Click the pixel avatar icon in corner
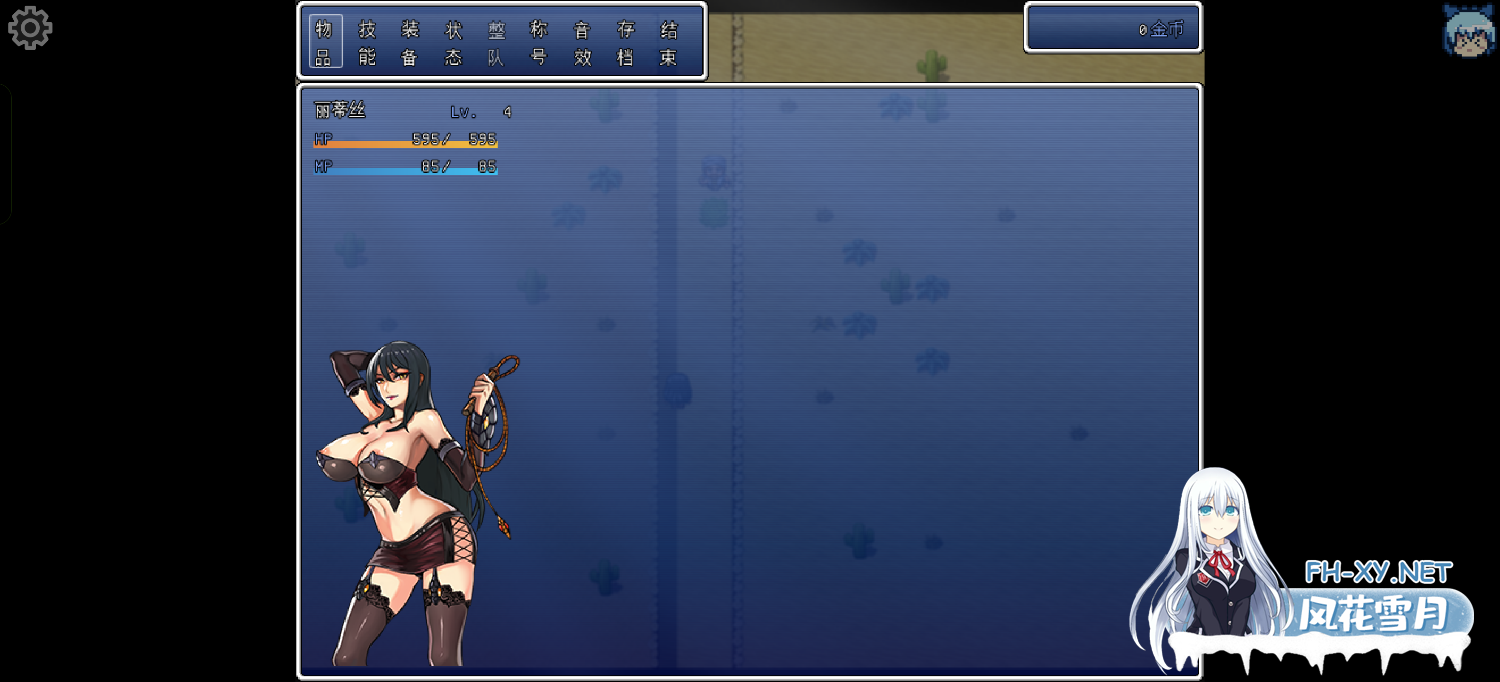Viewport: 1500px width, 682px height. [1468, 28]
